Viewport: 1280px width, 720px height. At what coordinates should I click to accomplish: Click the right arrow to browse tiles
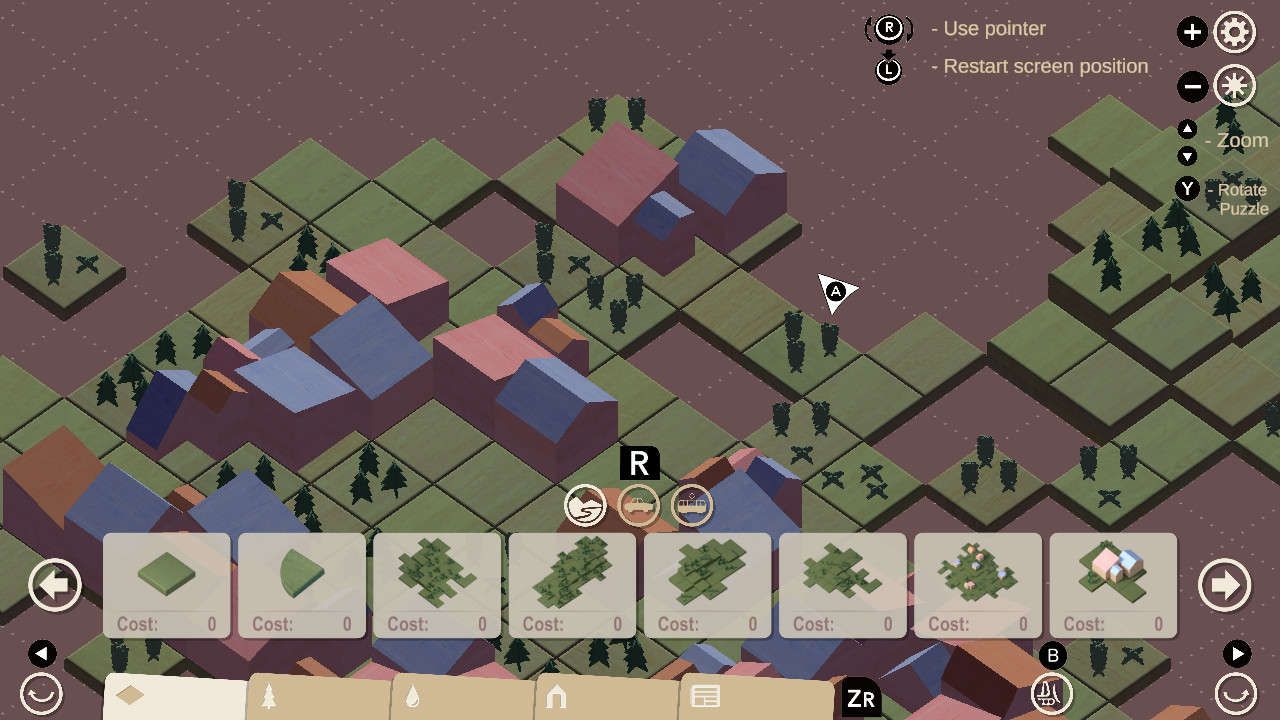(x=1224, y=584)
